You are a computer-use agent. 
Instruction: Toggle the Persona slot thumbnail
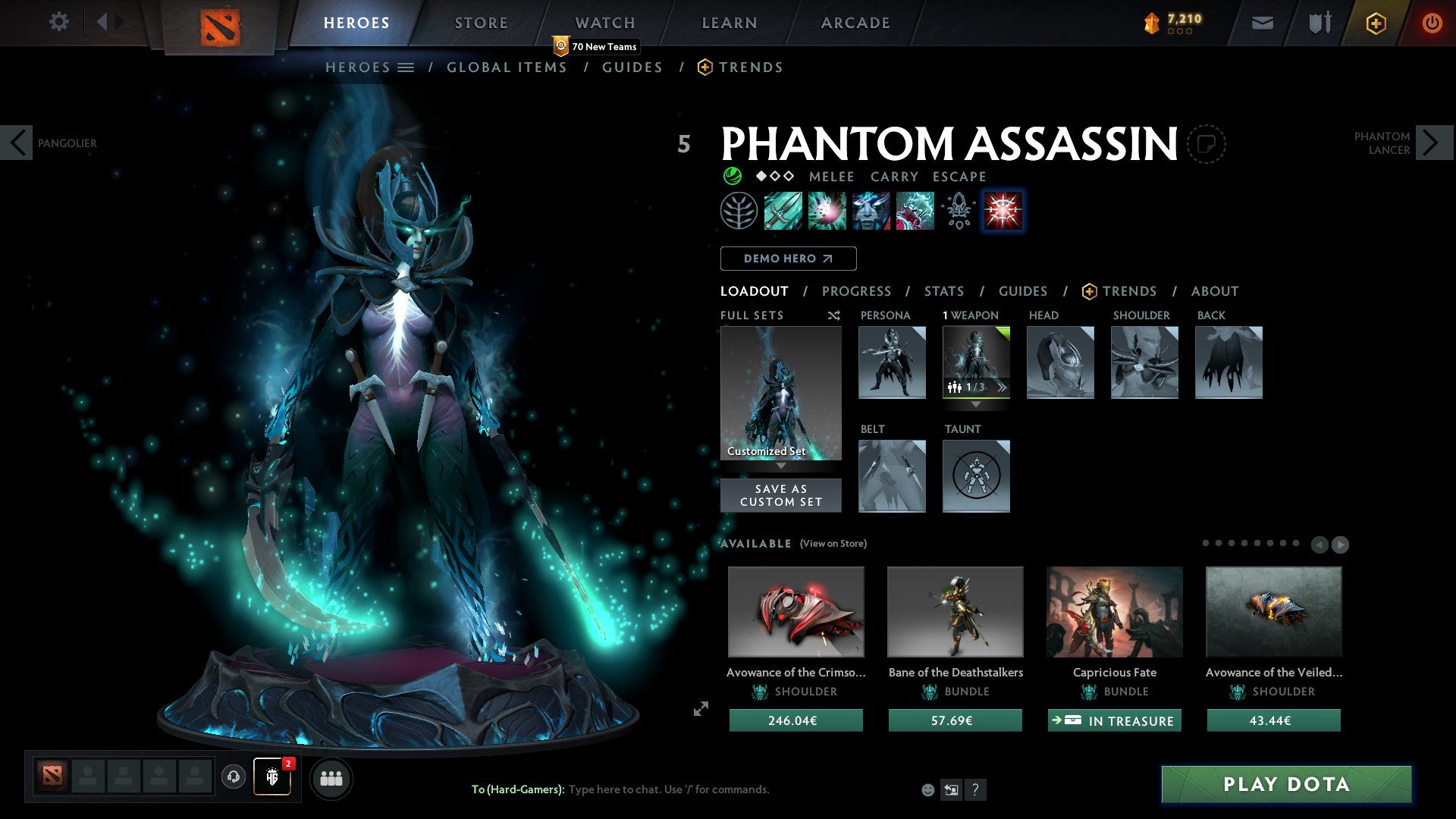[892, 362]
